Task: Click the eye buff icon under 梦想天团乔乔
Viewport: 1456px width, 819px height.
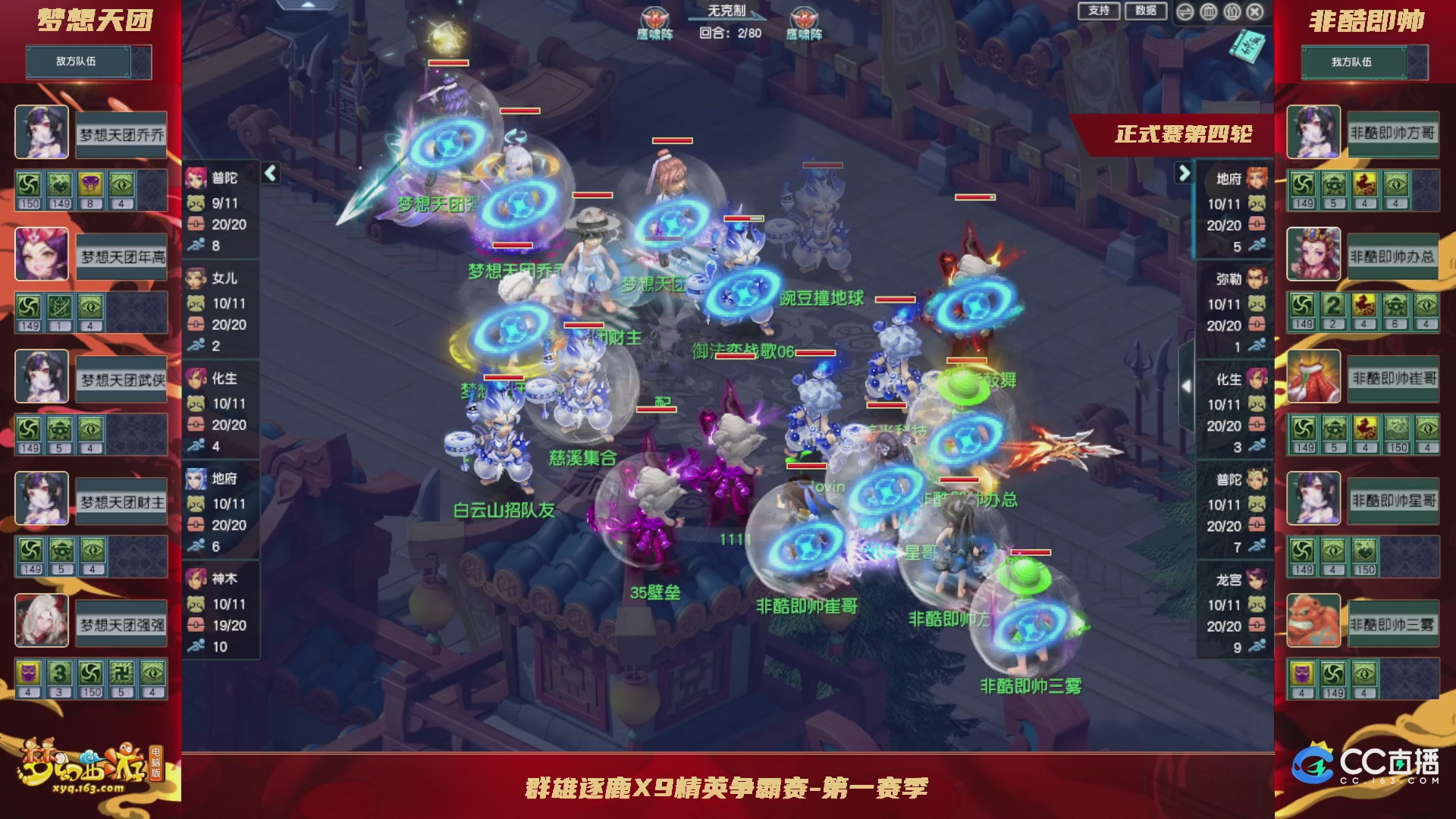Action: click(x=121, y=186)
